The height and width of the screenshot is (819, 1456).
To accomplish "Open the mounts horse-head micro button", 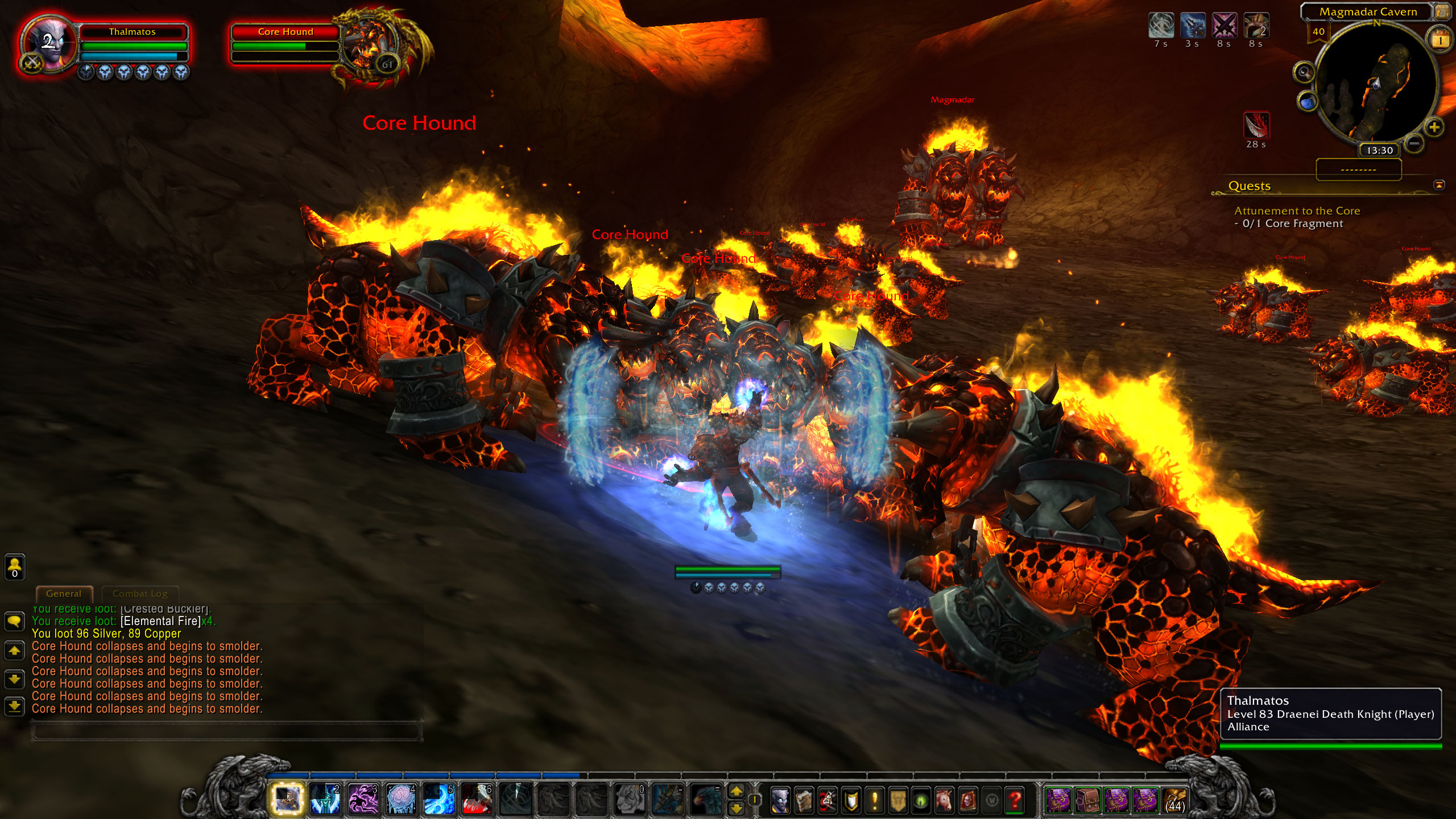I will [x=944, y=801].
